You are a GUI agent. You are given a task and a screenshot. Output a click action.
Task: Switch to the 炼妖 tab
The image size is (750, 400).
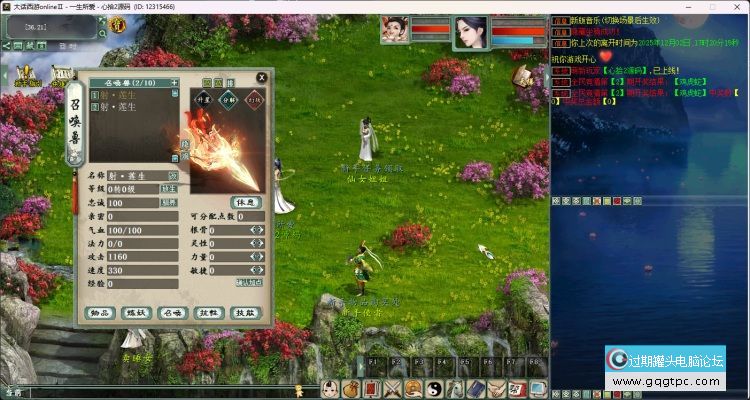pyautogui.click(x=135, y=312)
